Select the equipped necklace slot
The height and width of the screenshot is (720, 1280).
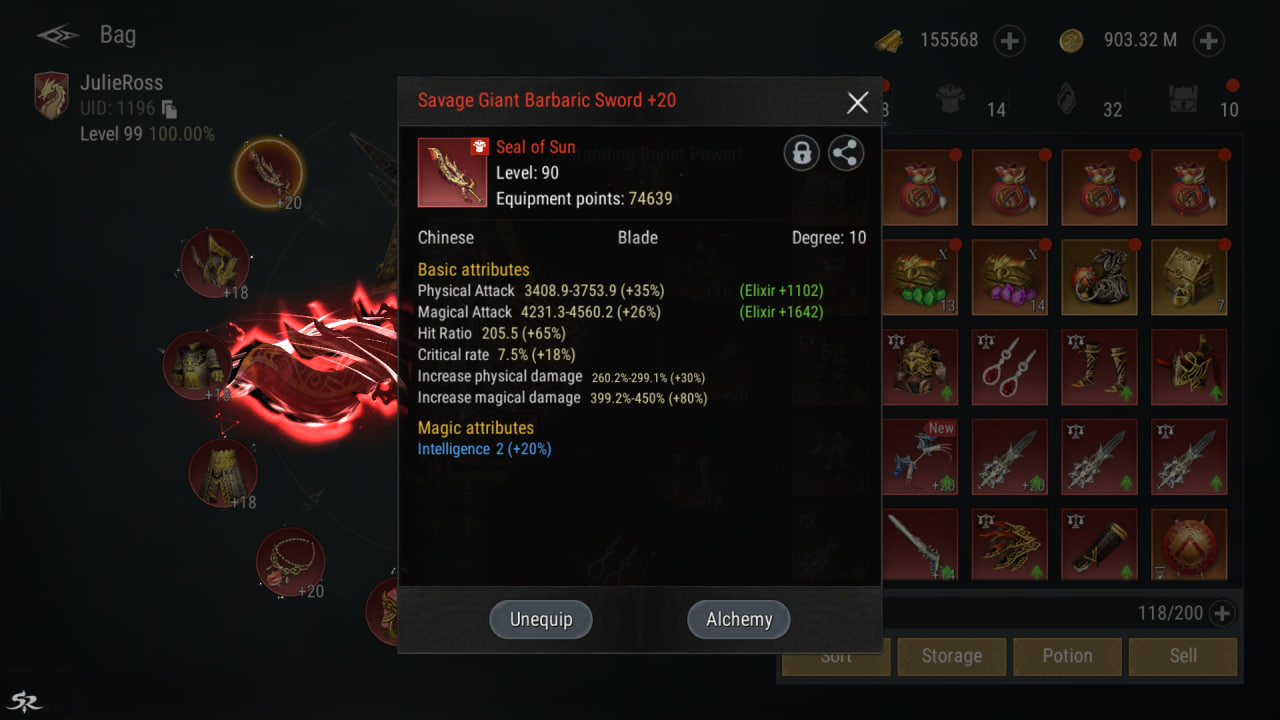click(x=290, y=562)
